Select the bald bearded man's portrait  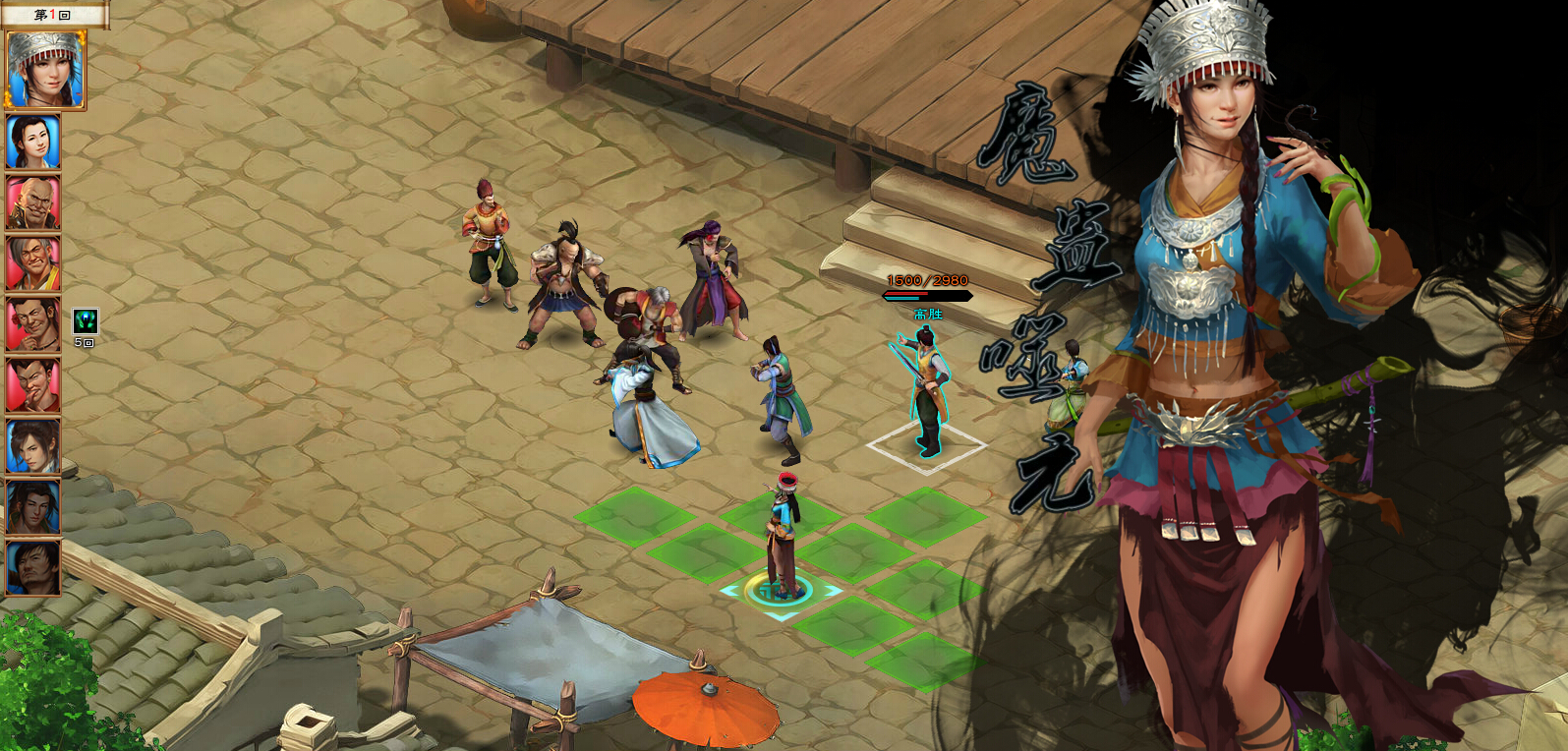point(33,203)
